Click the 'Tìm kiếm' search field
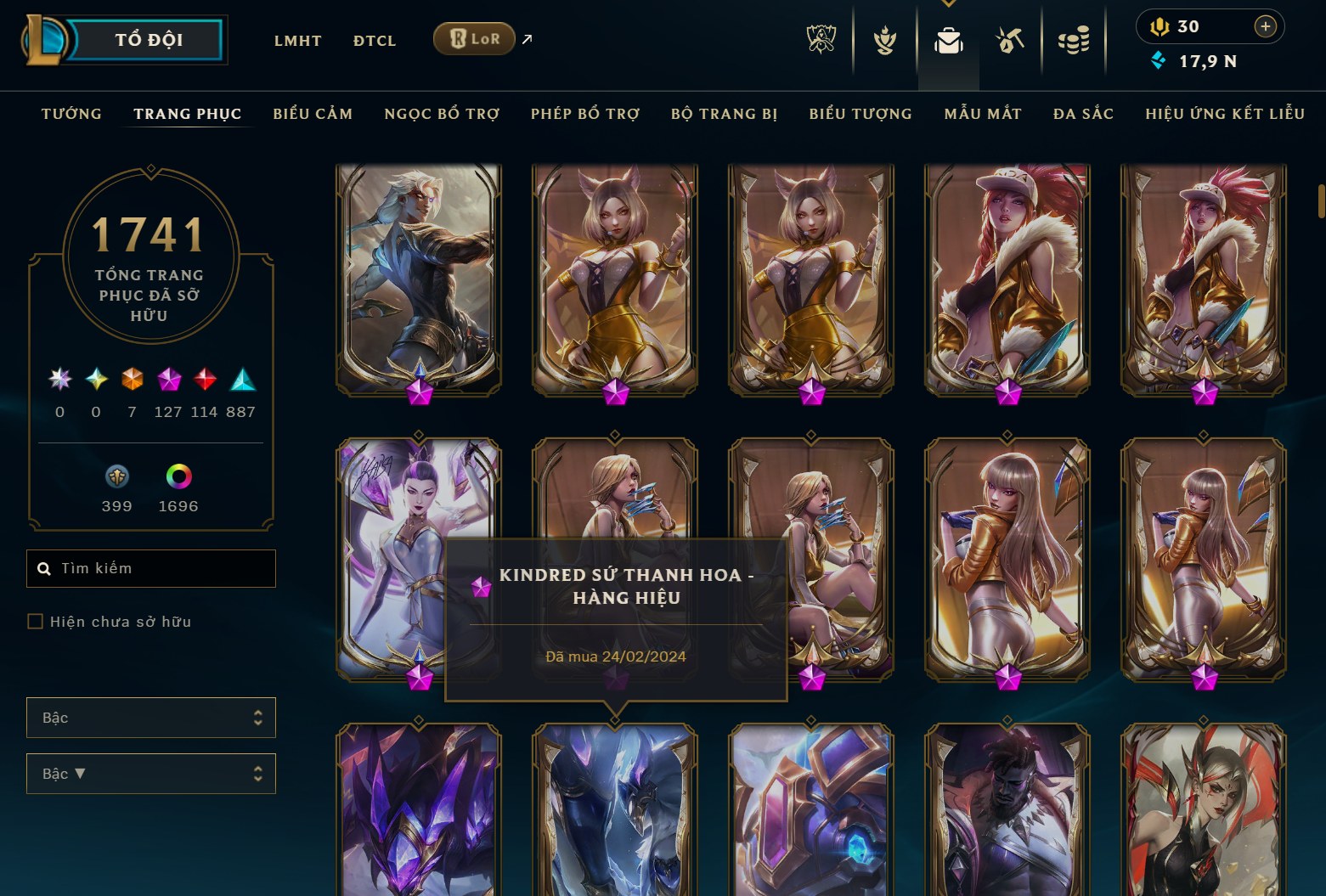Viewport: 1326px width, 896px height. pos(150,568)
